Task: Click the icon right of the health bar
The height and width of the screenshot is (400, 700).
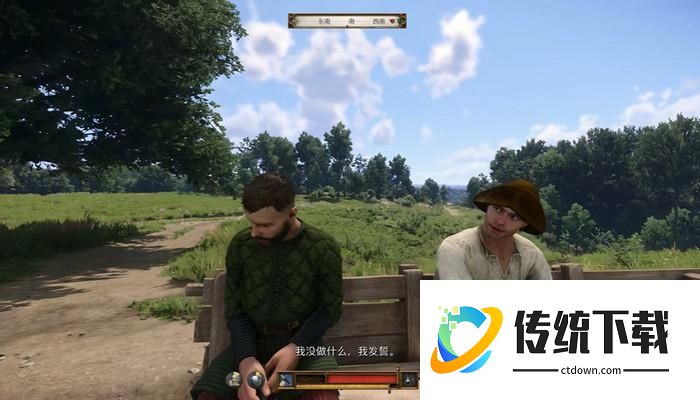Action: coord(408,379)
